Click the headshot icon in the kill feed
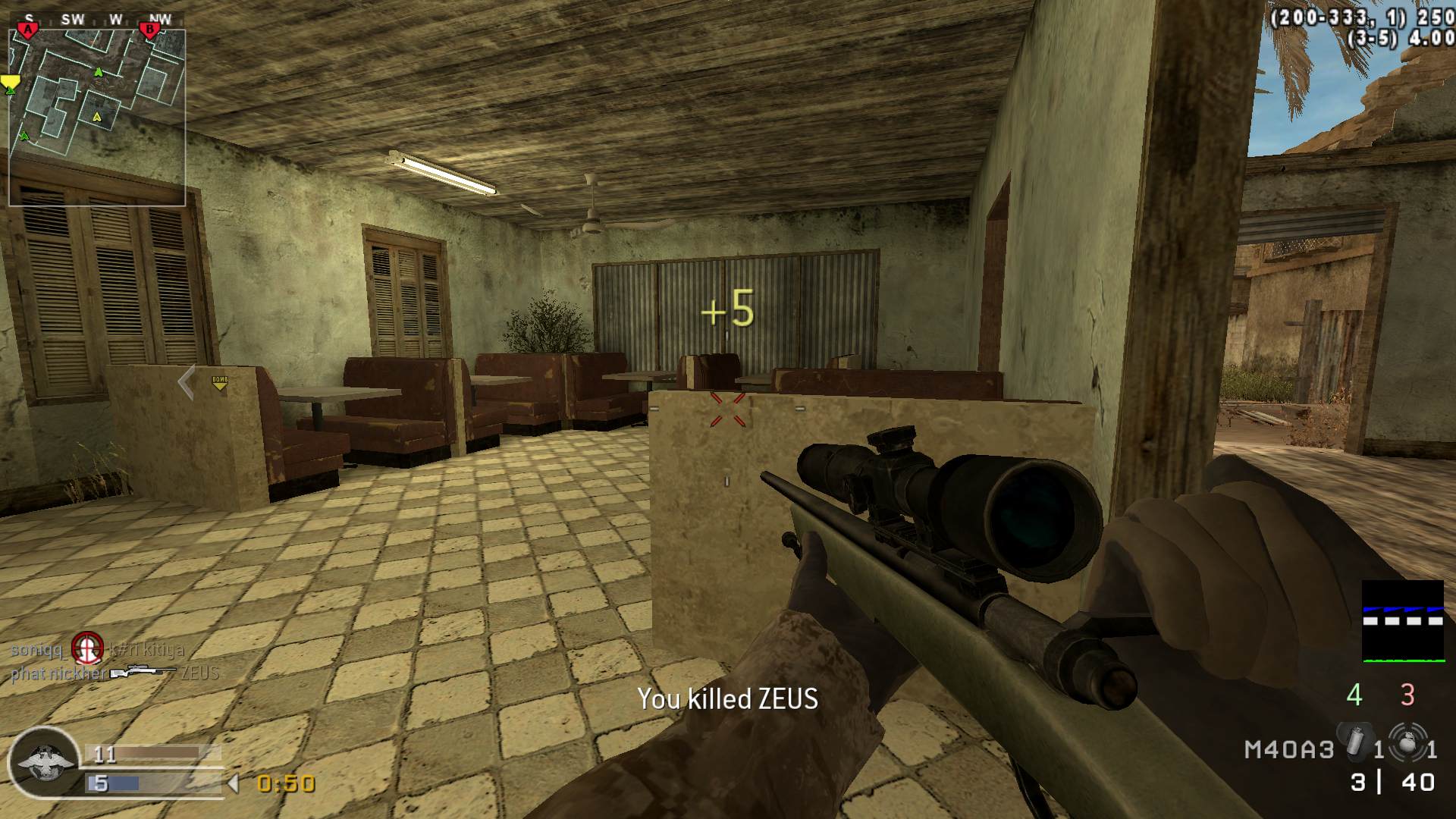 86,648
